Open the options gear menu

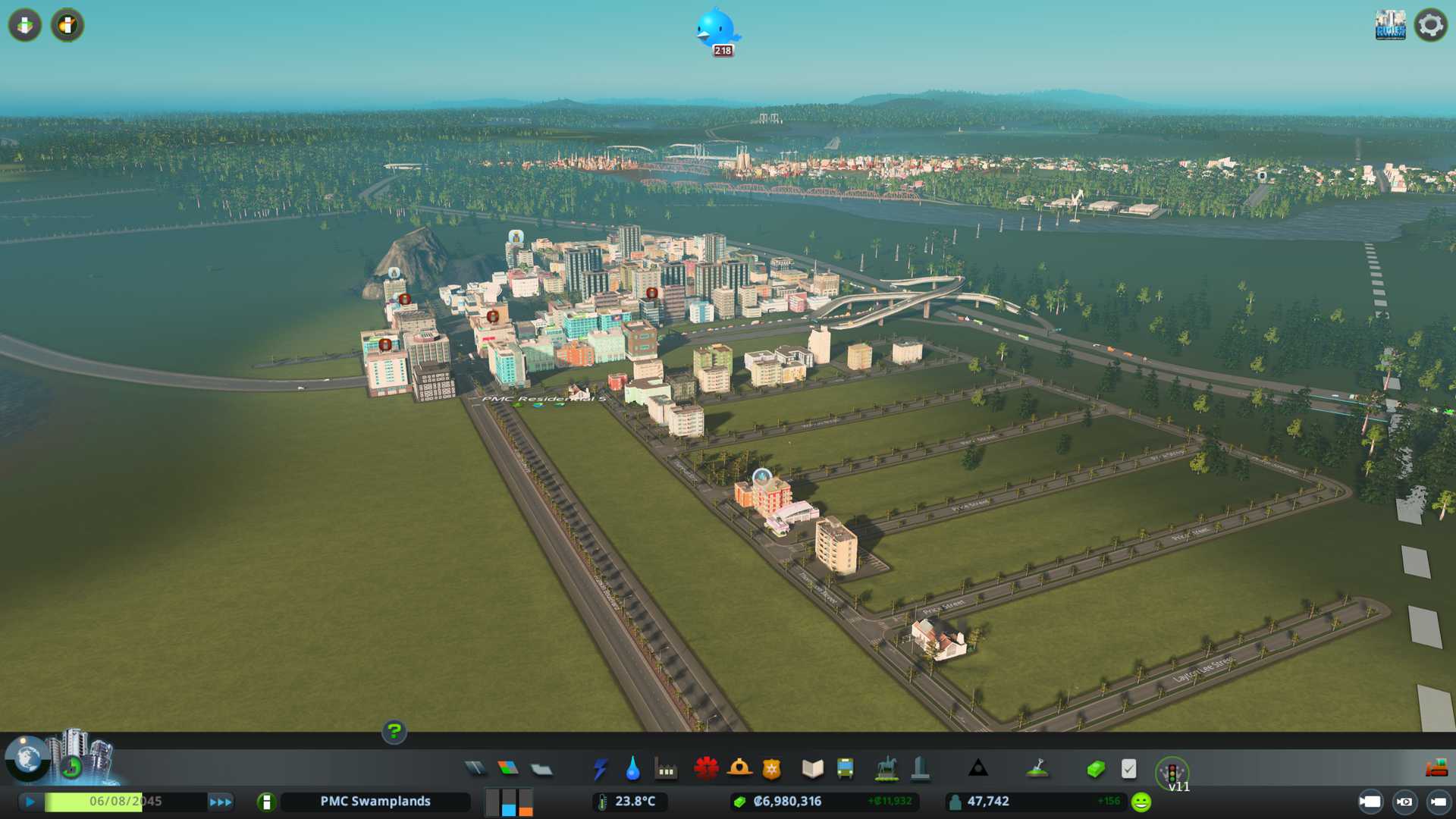(x=1431, y=25)
